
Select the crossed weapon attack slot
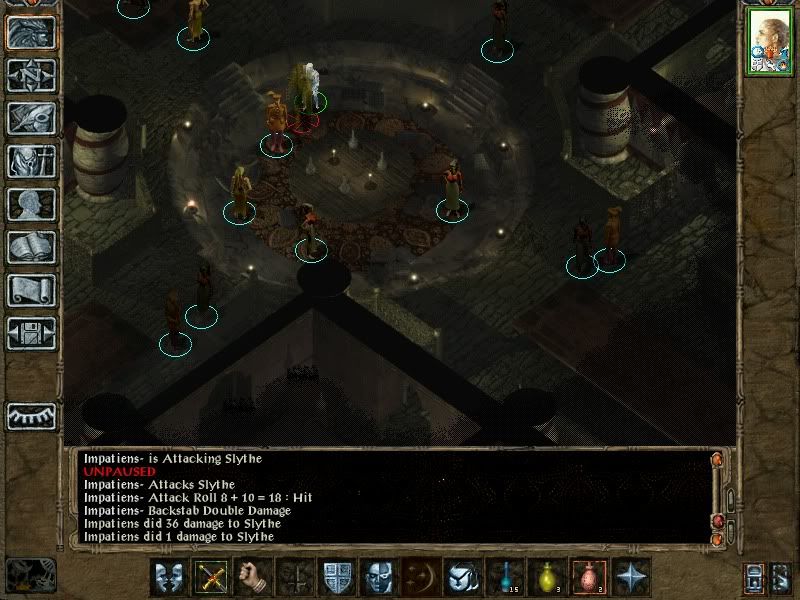pos(211,577)
